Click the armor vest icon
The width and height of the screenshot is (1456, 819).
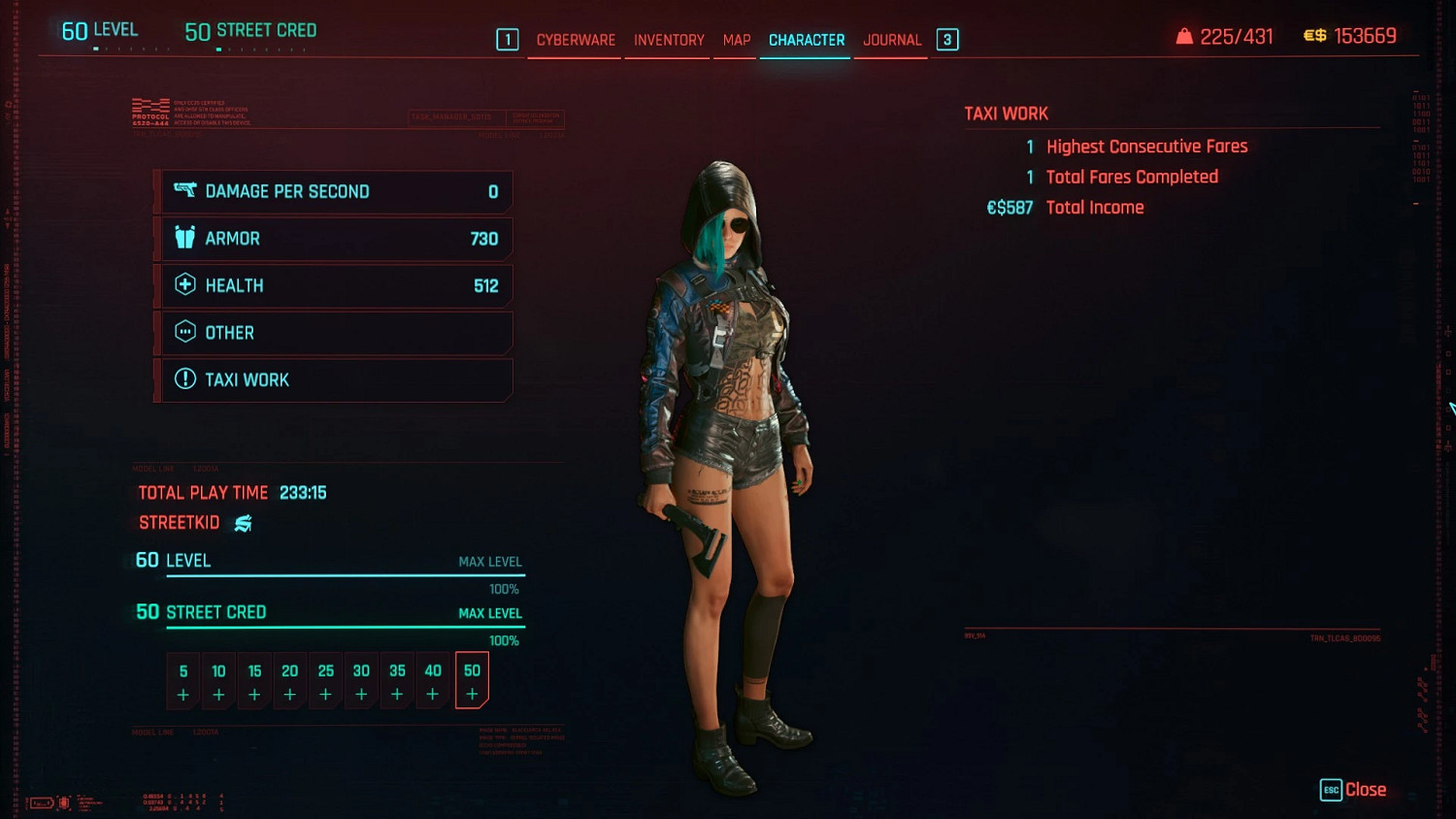click(x=184, y=238)
